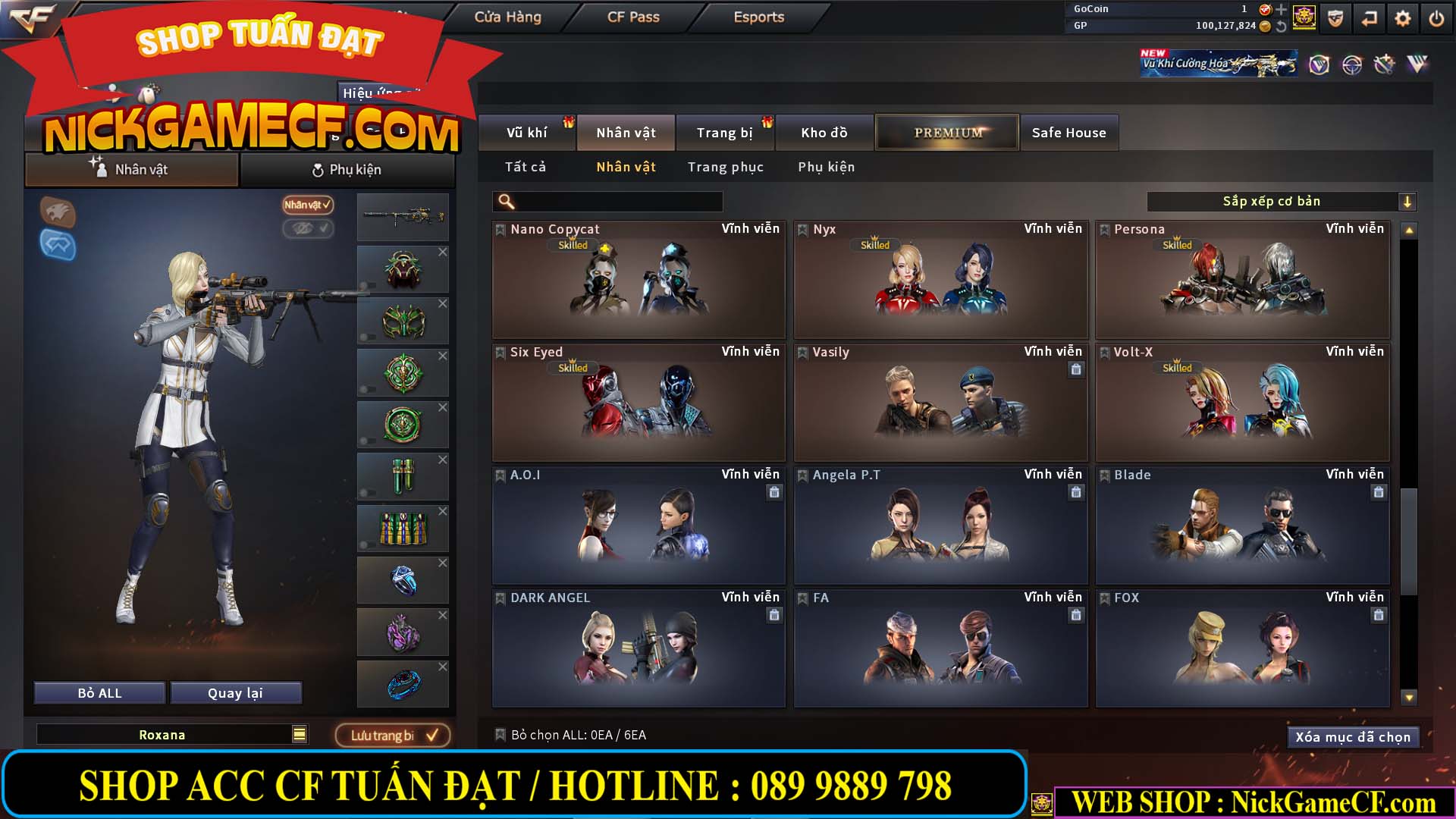This screenshot has height=819, width=1456.
Task: Click the crosshair target event icon
Action: 1351,65
